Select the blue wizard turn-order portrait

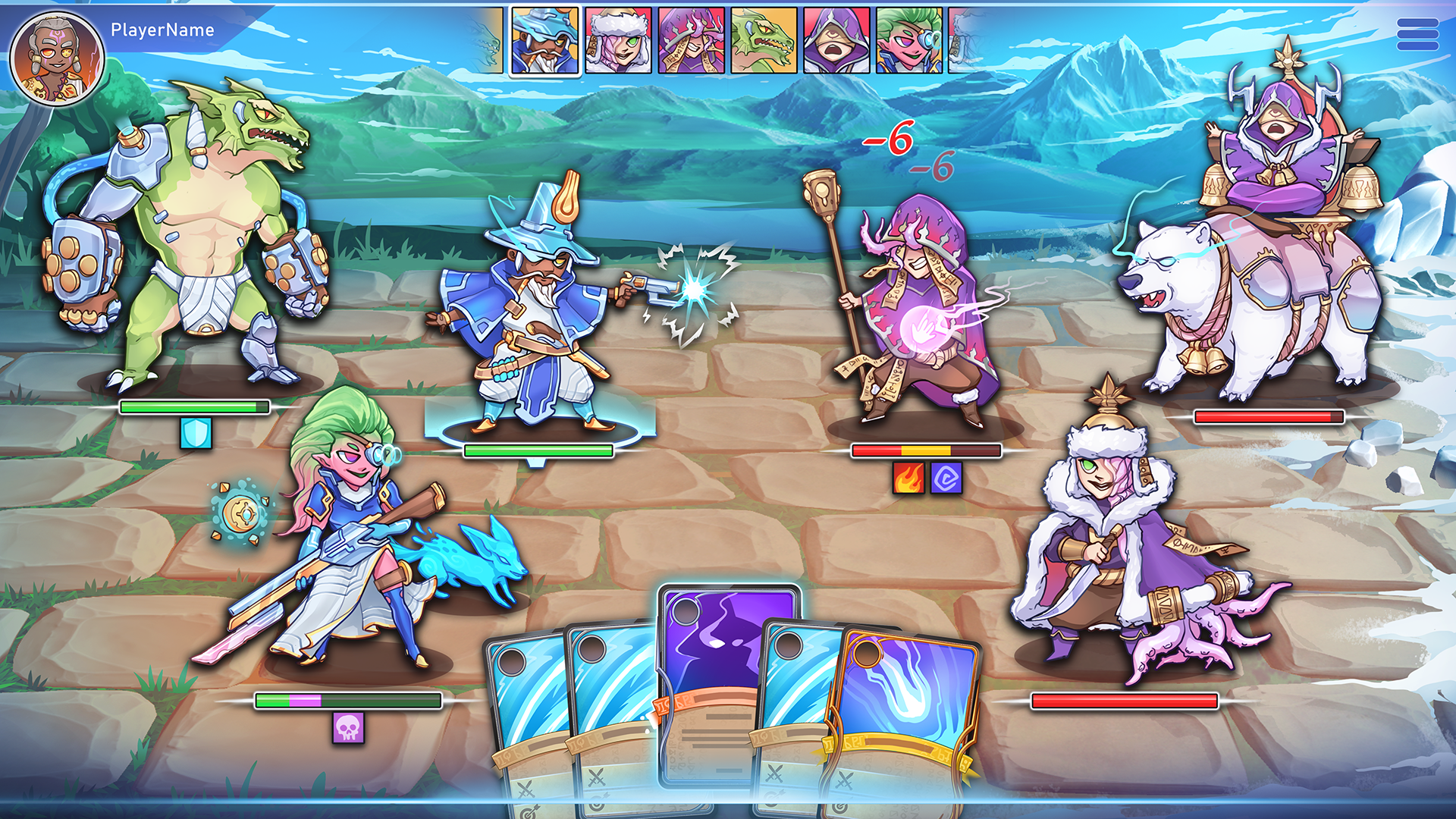click(544, 41)
